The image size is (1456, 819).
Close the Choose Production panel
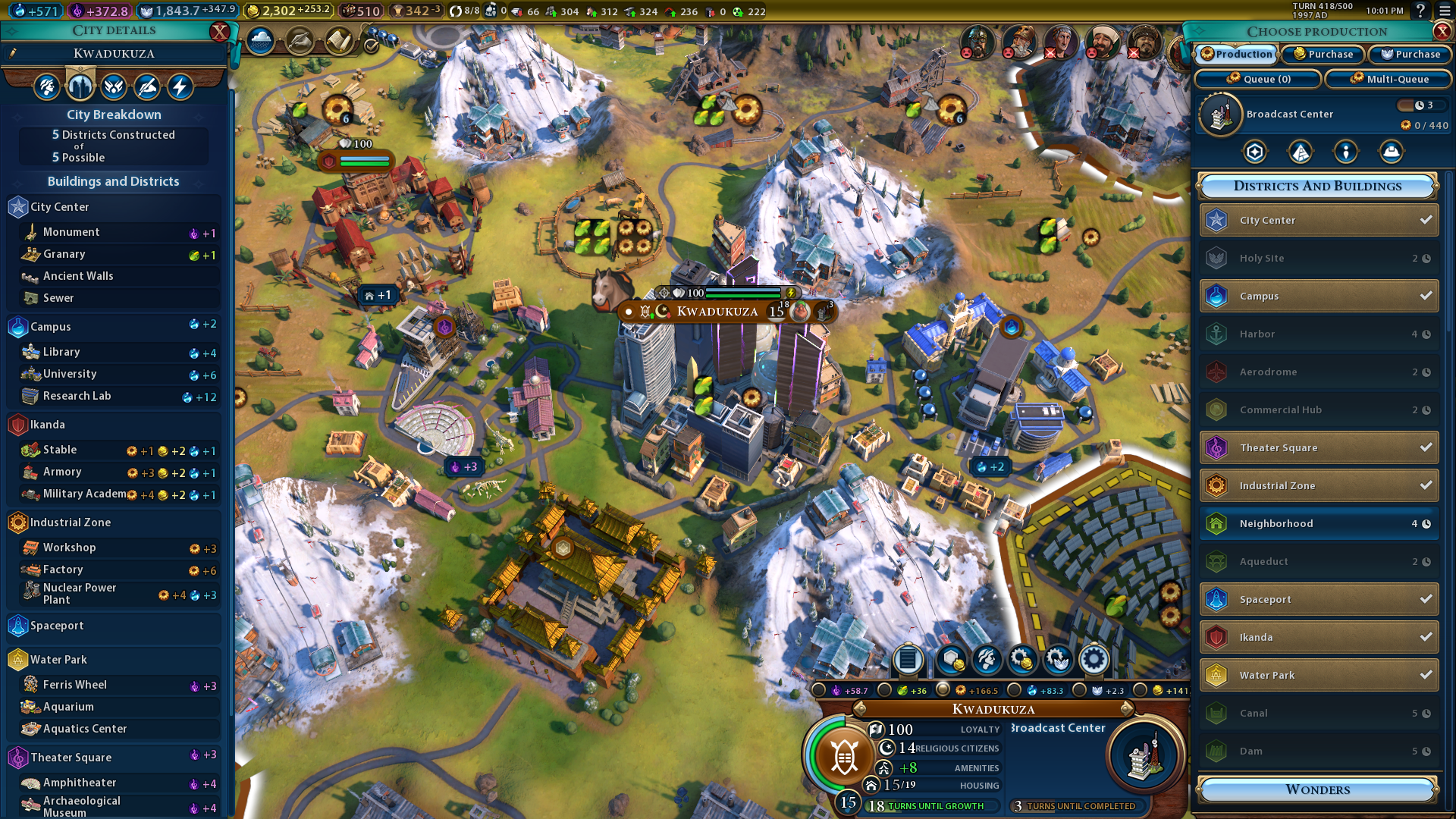click(1442, 32)
